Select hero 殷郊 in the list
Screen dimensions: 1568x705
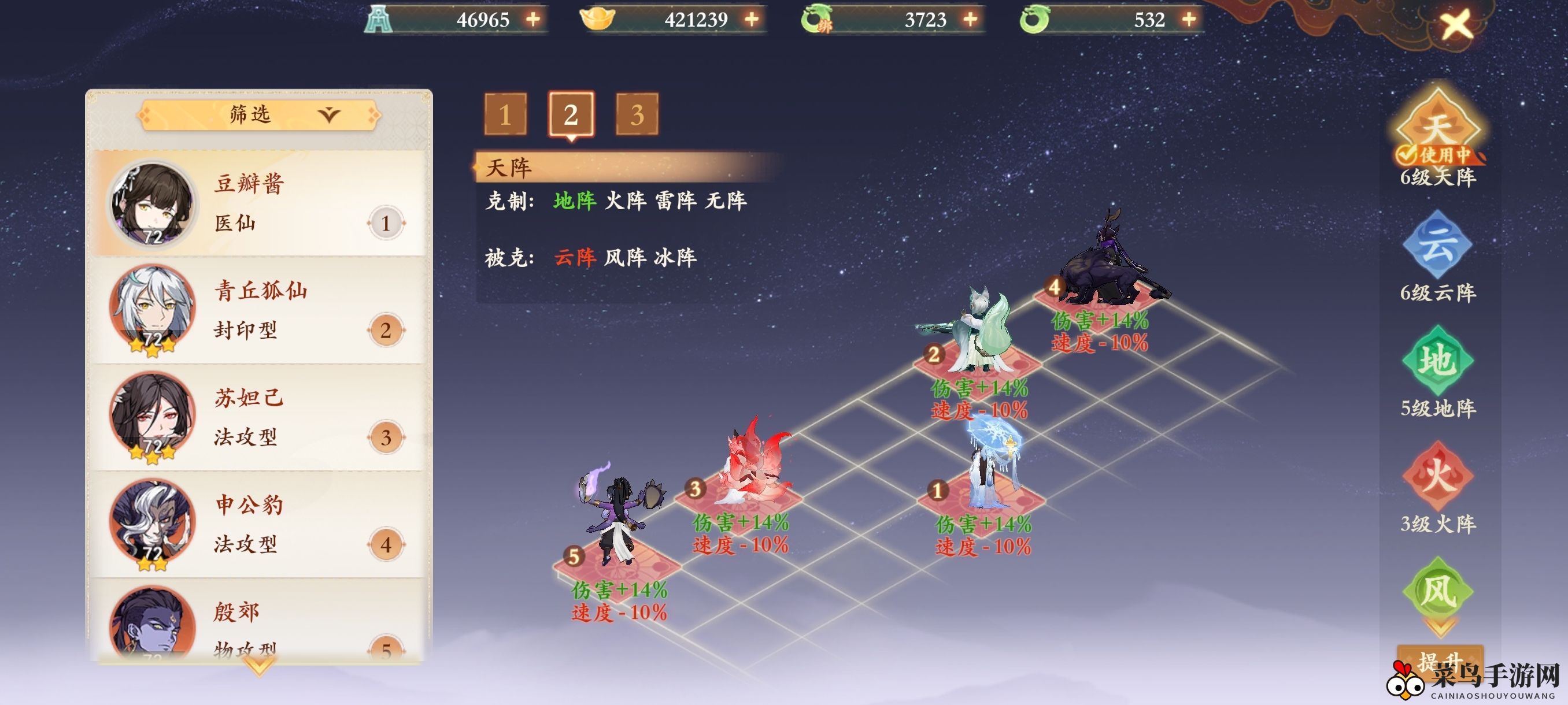[x=257, y=626]
